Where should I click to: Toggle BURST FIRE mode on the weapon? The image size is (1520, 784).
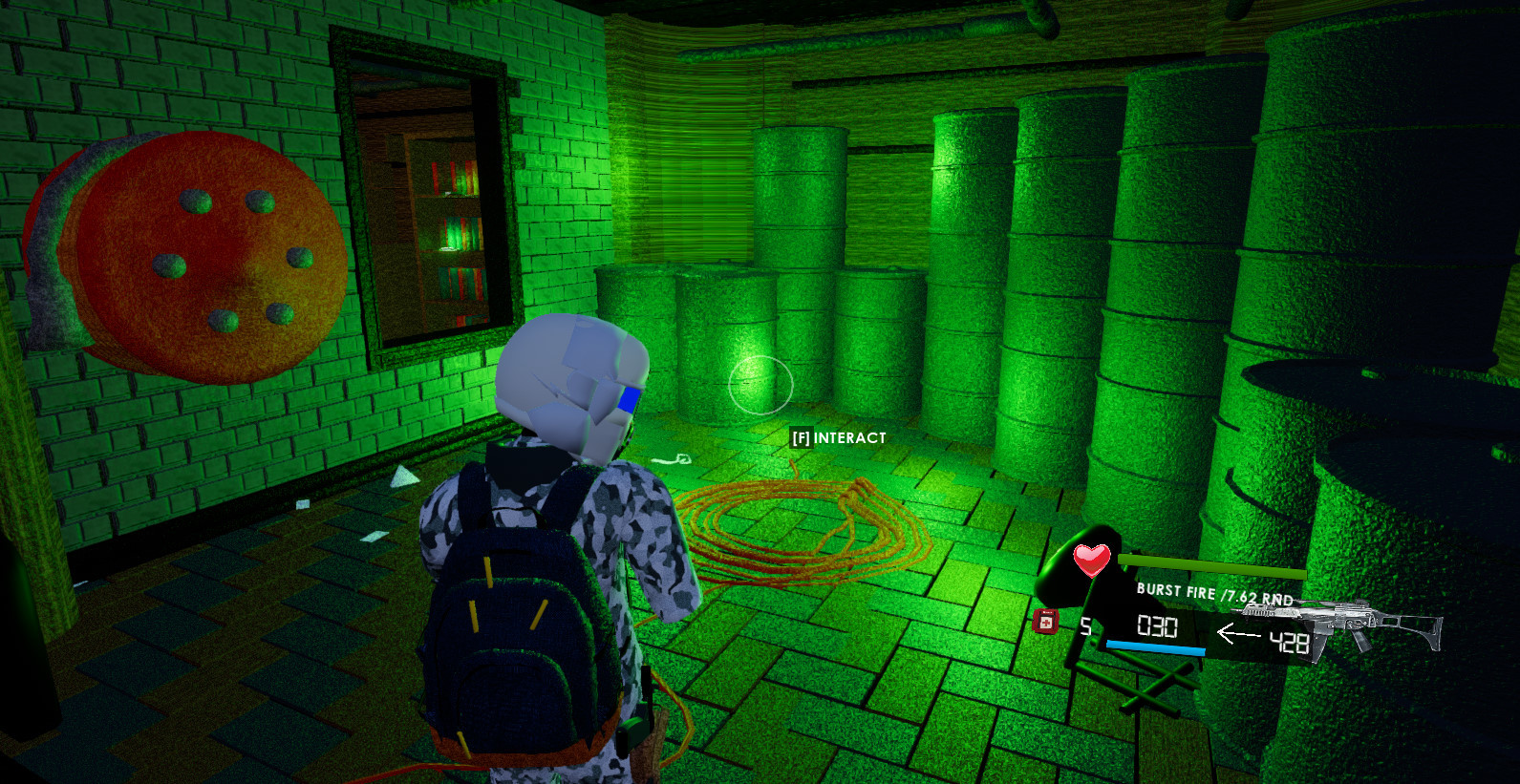(1173, 592)
